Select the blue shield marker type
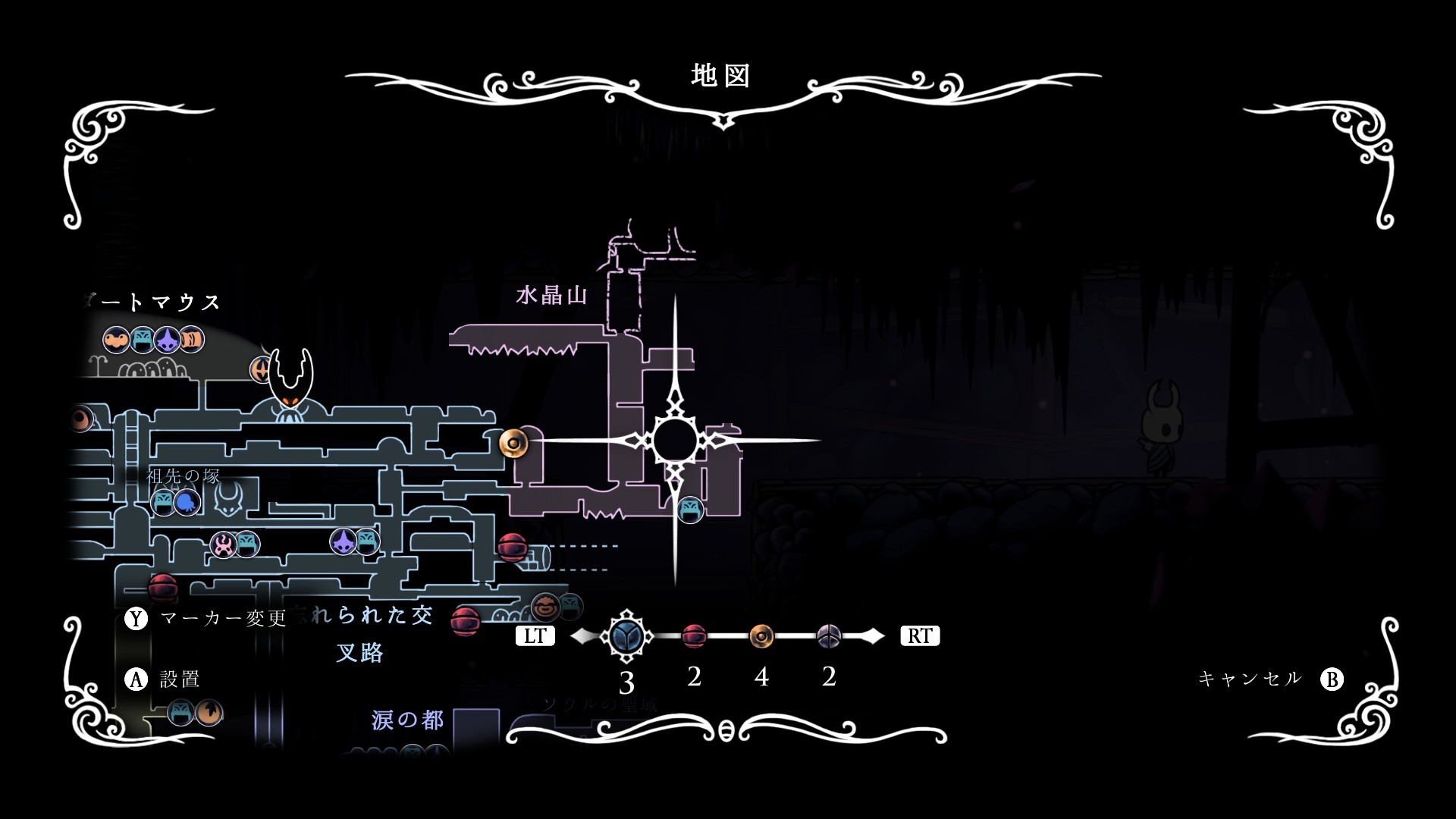Image resolution: width=1456 pixels, height=819 pixels. (x=626, y=636)
